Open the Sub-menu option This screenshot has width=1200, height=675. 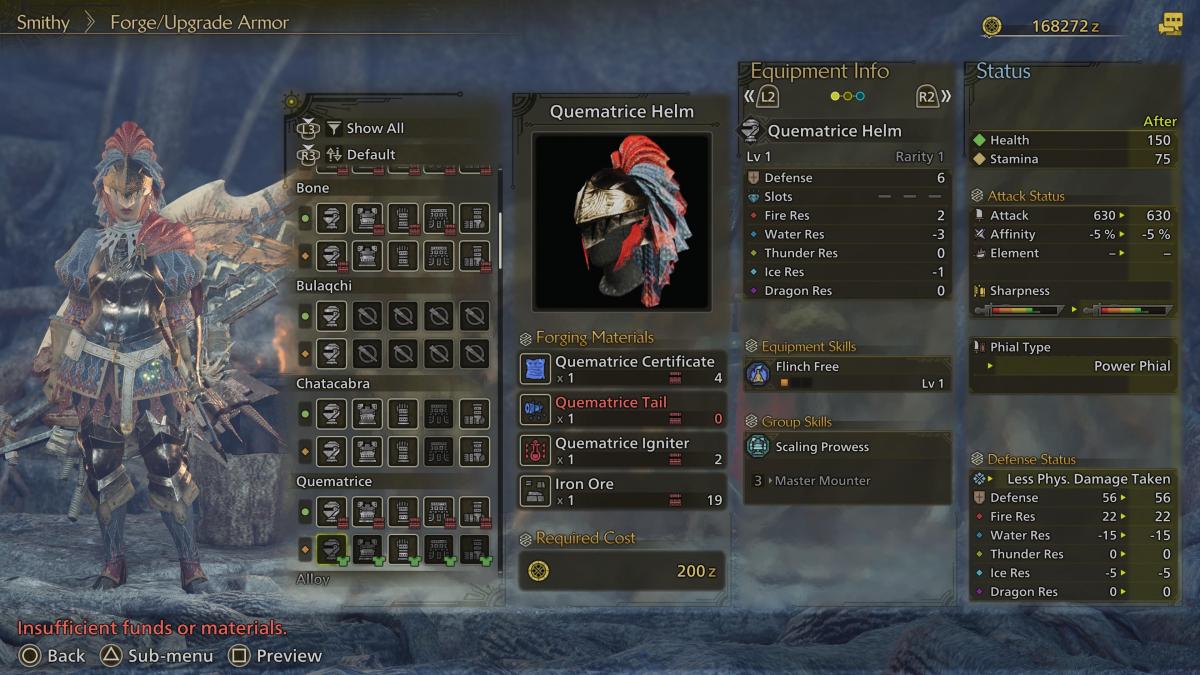click(157, 656)
